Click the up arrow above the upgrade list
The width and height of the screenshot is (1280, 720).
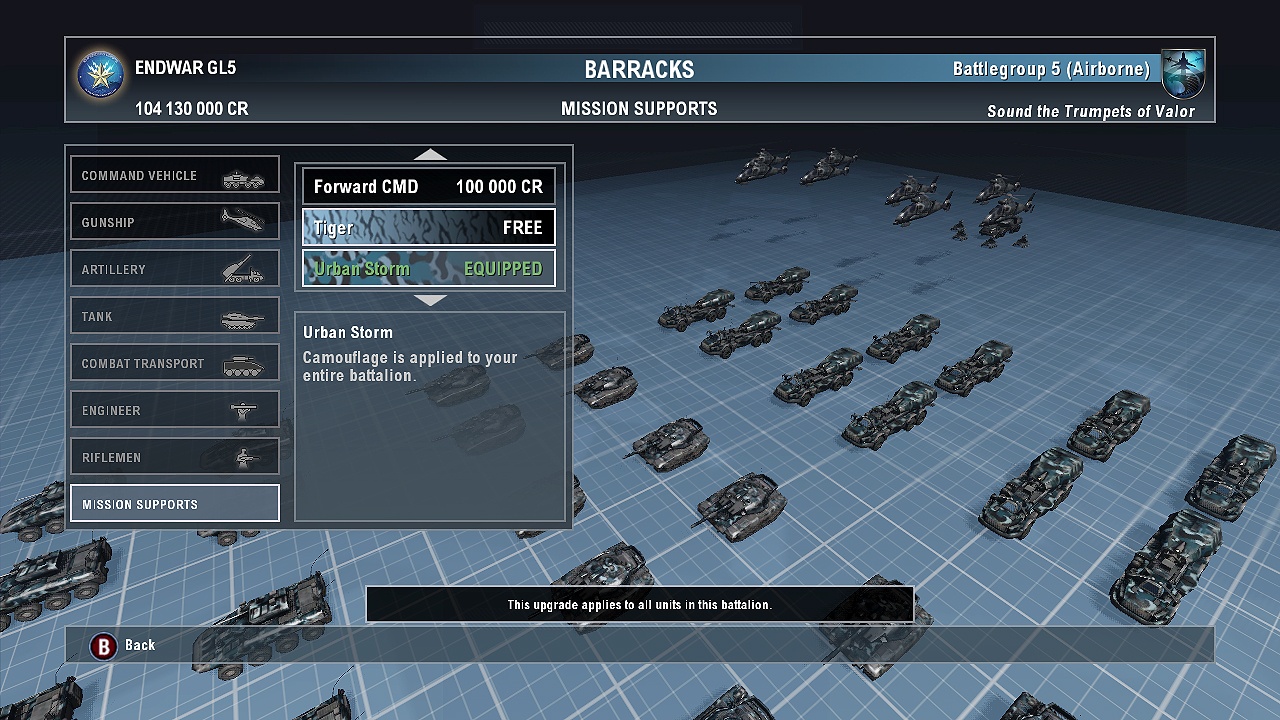click(430, 154)
